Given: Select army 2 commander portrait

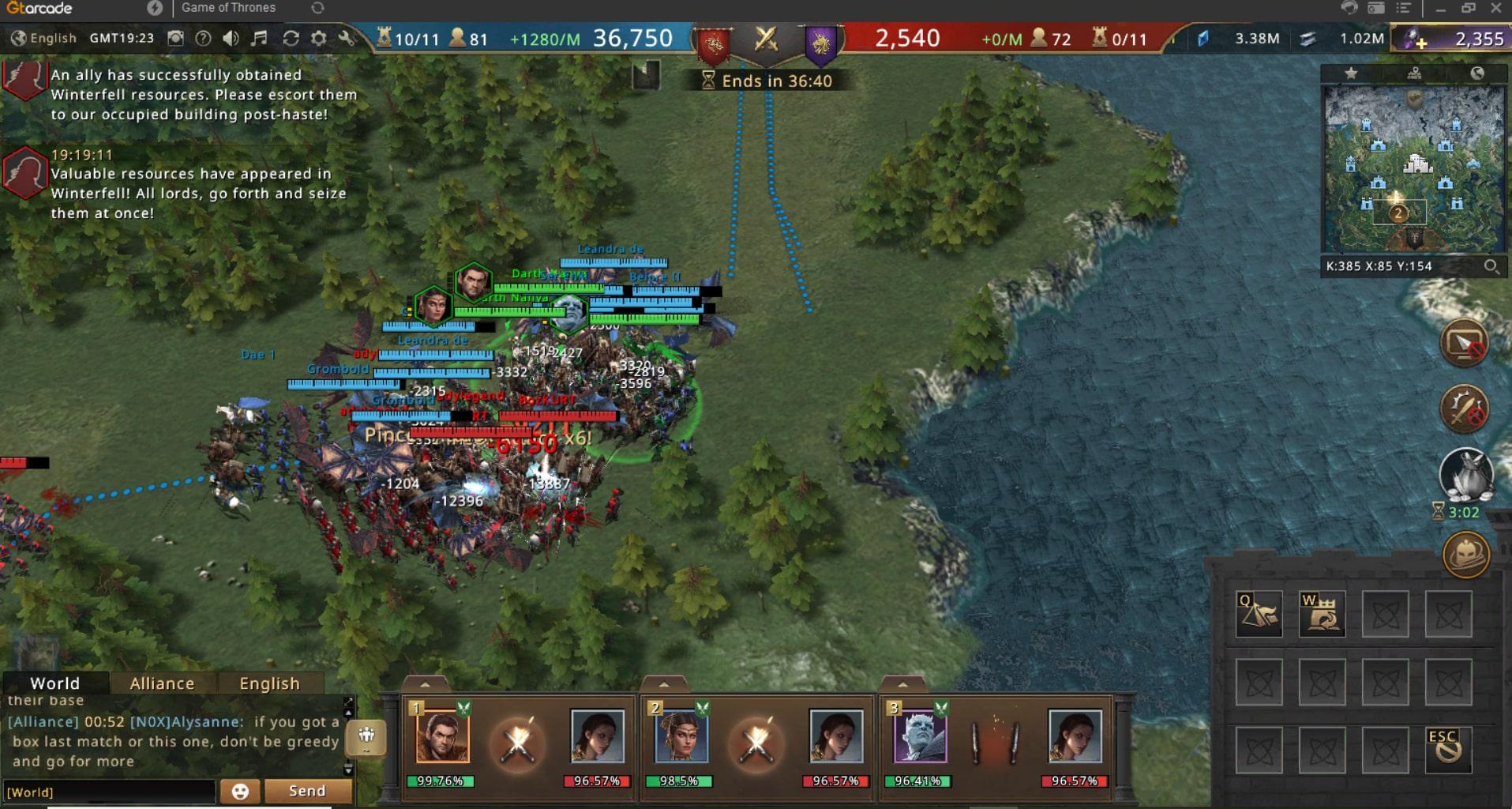Looking at the screenshot, I should (681, 736).
